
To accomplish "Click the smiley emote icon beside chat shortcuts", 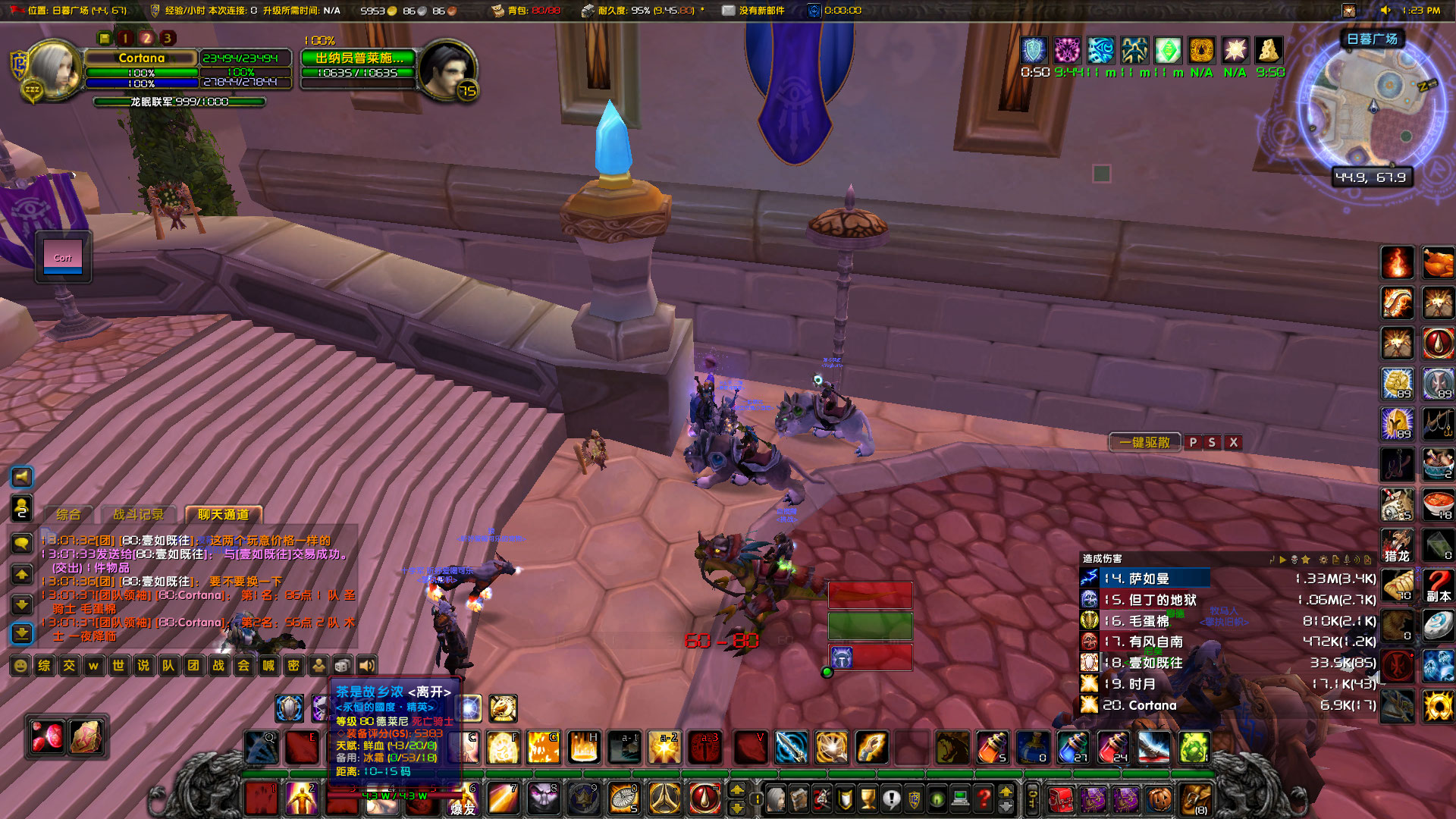I will click(20, 666).
